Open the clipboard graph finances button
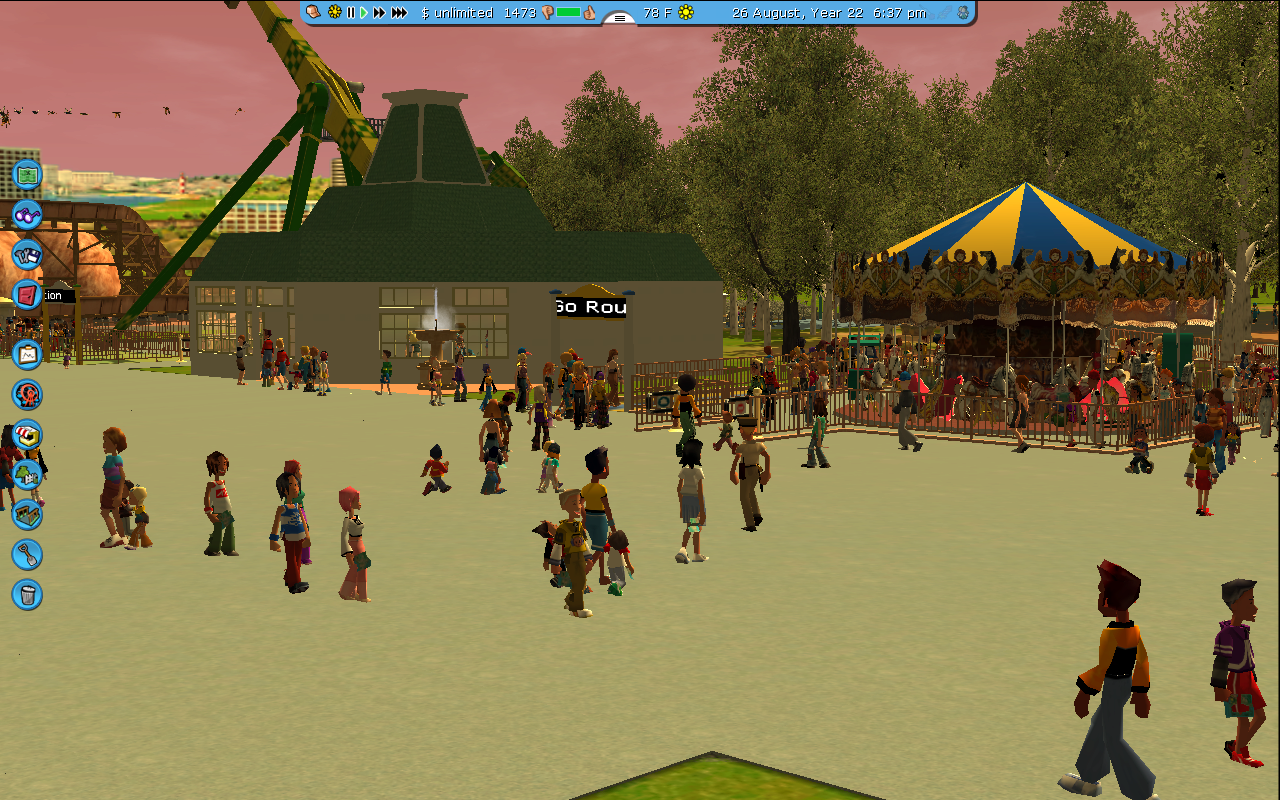 pyautogui.click(x=27, y=353)
